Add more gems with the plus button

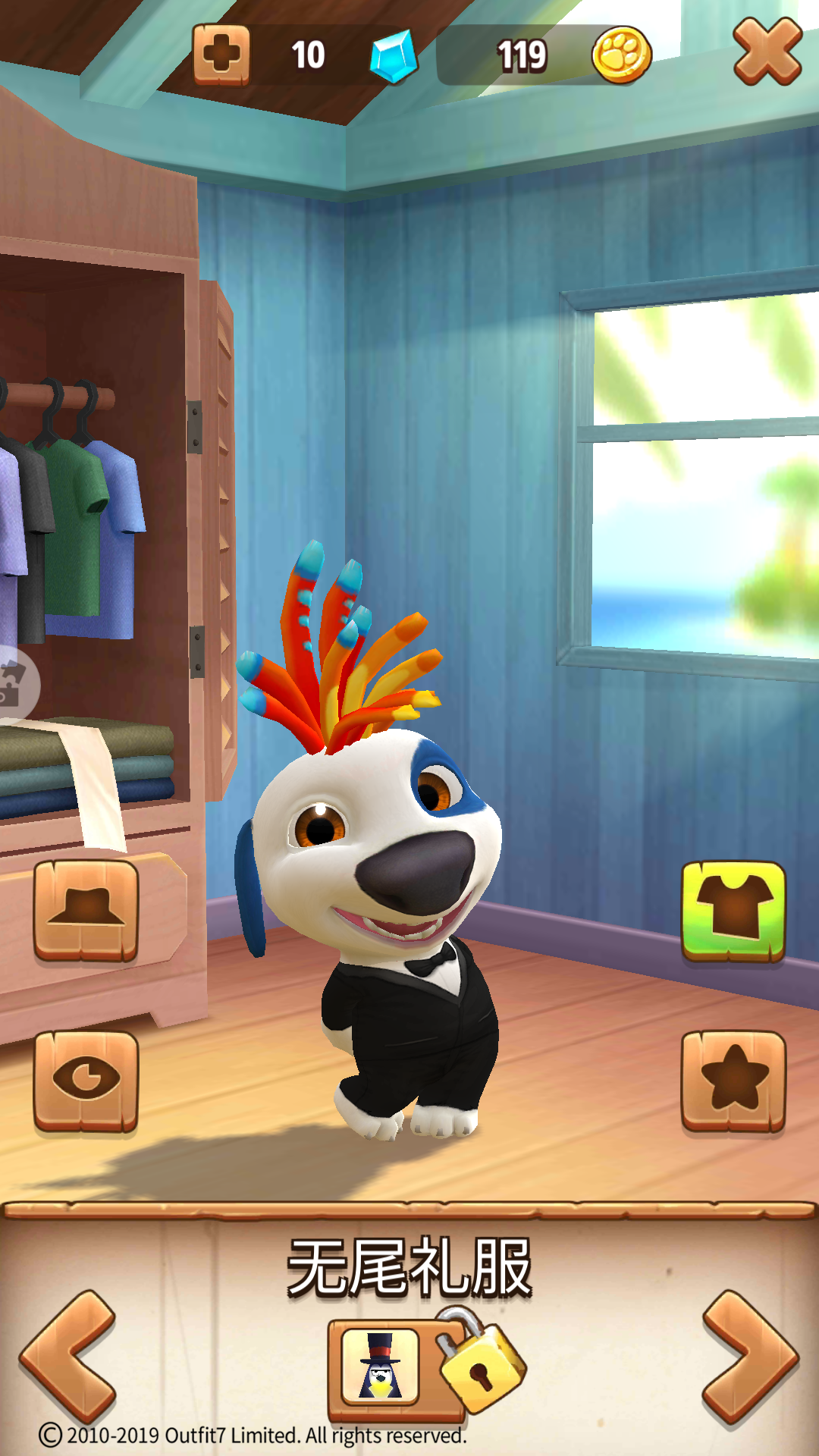tap(221, 55)
